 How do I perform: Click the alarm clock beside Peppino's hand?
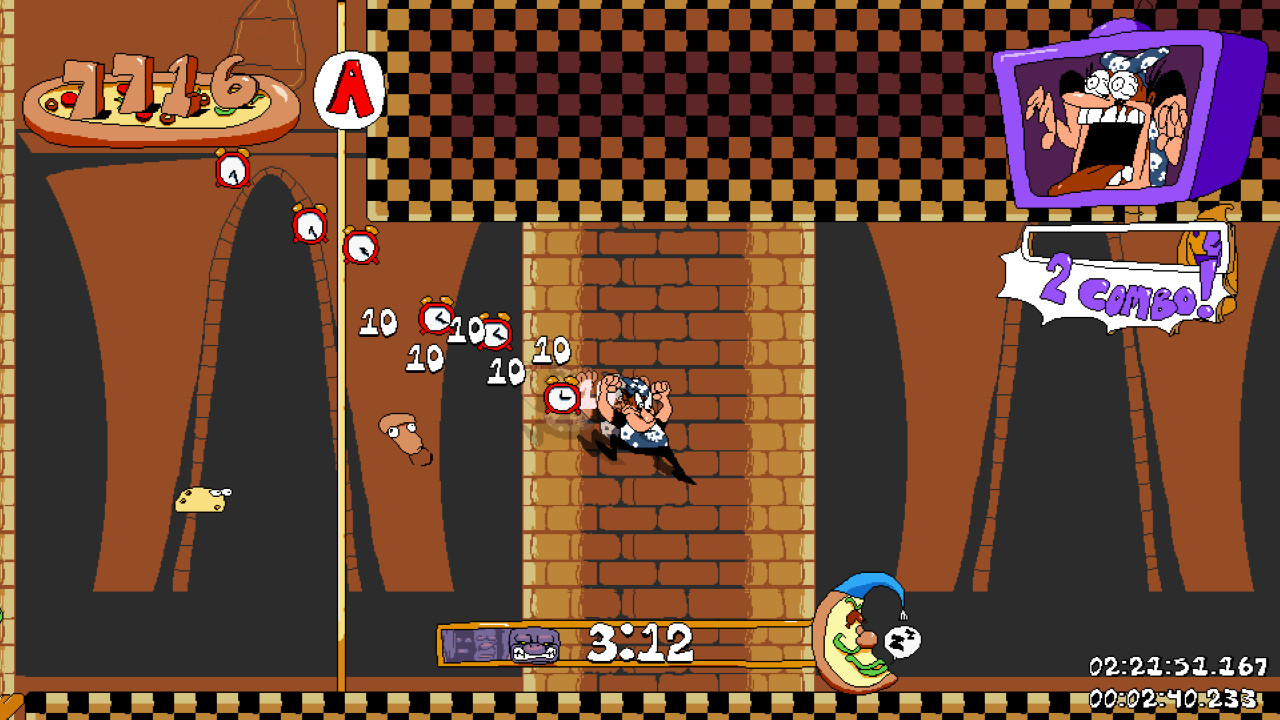point(562,397)
